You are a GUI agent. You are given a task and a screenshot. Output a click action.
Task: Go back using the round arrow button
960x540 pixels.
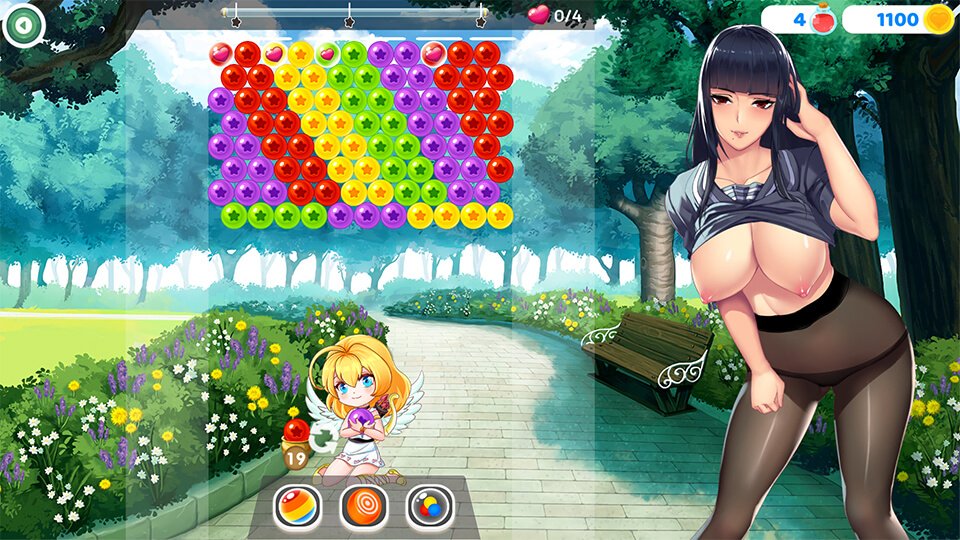point(23,25)
